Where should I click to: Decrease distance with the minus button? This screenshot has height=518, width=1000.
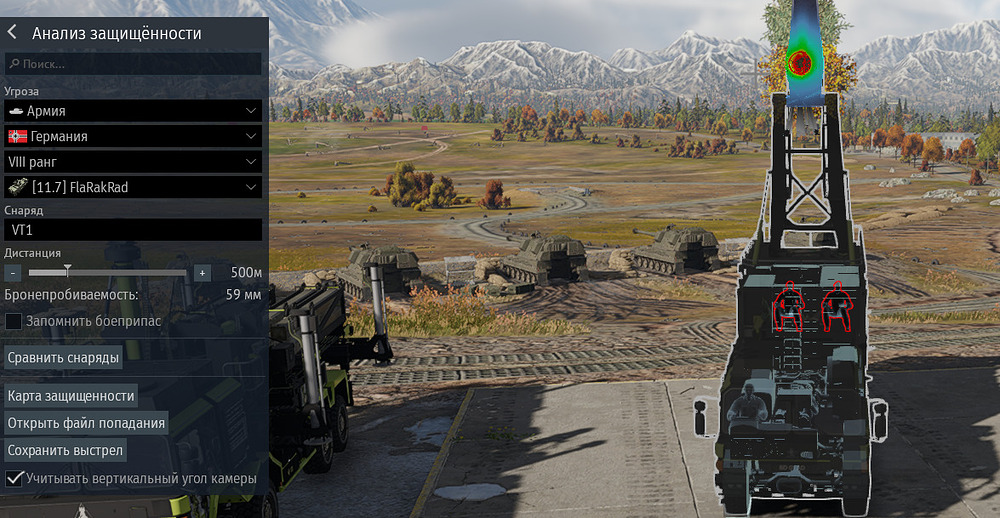(13, 273)
